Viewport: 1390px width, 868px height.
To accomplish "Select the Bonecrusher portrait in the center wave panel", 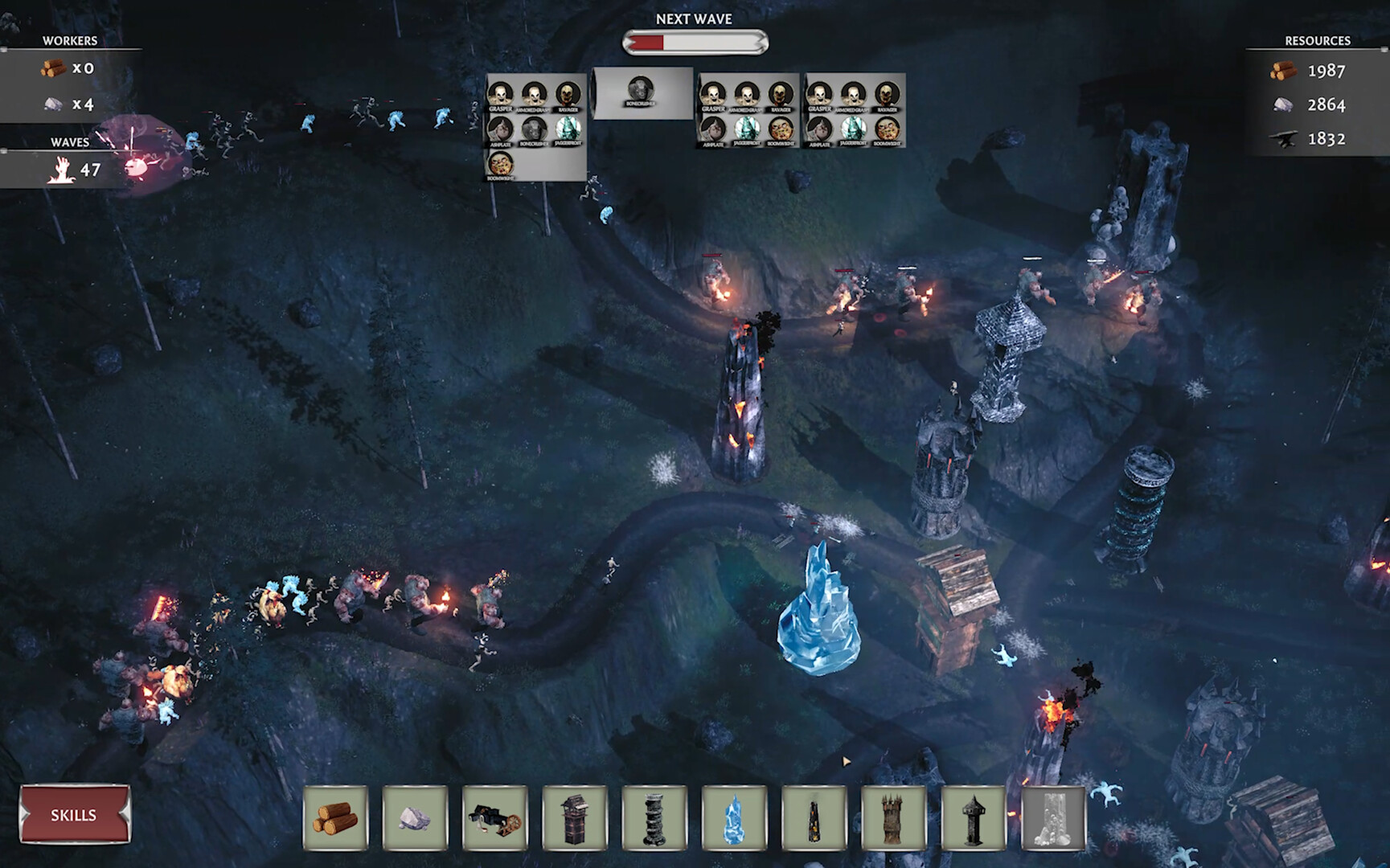I will coord(640,88).
